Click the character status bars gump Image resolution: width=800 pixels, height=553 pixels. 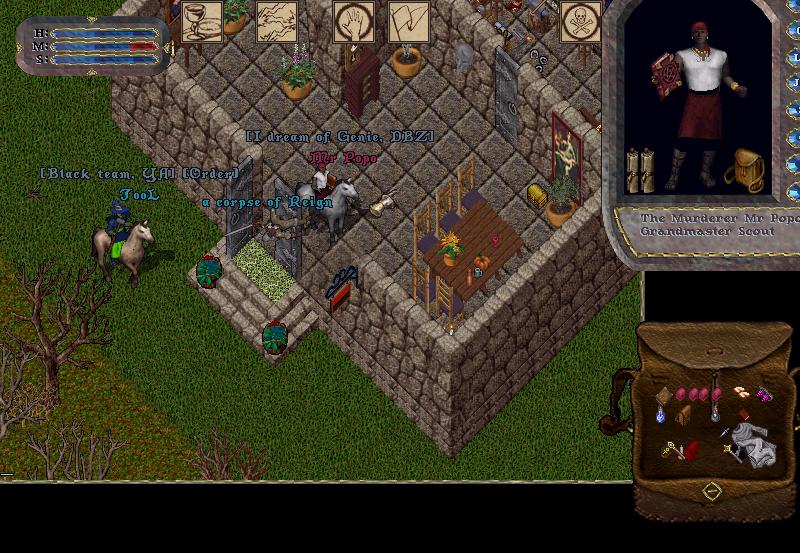coord(92,46)
